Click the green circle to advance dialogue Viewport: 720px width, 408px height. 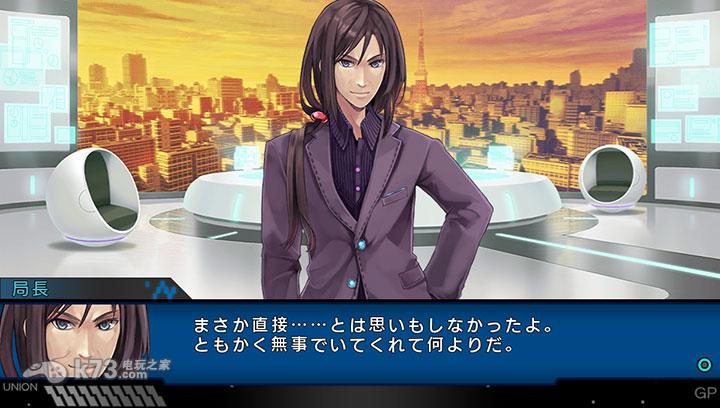coord(703,364)
